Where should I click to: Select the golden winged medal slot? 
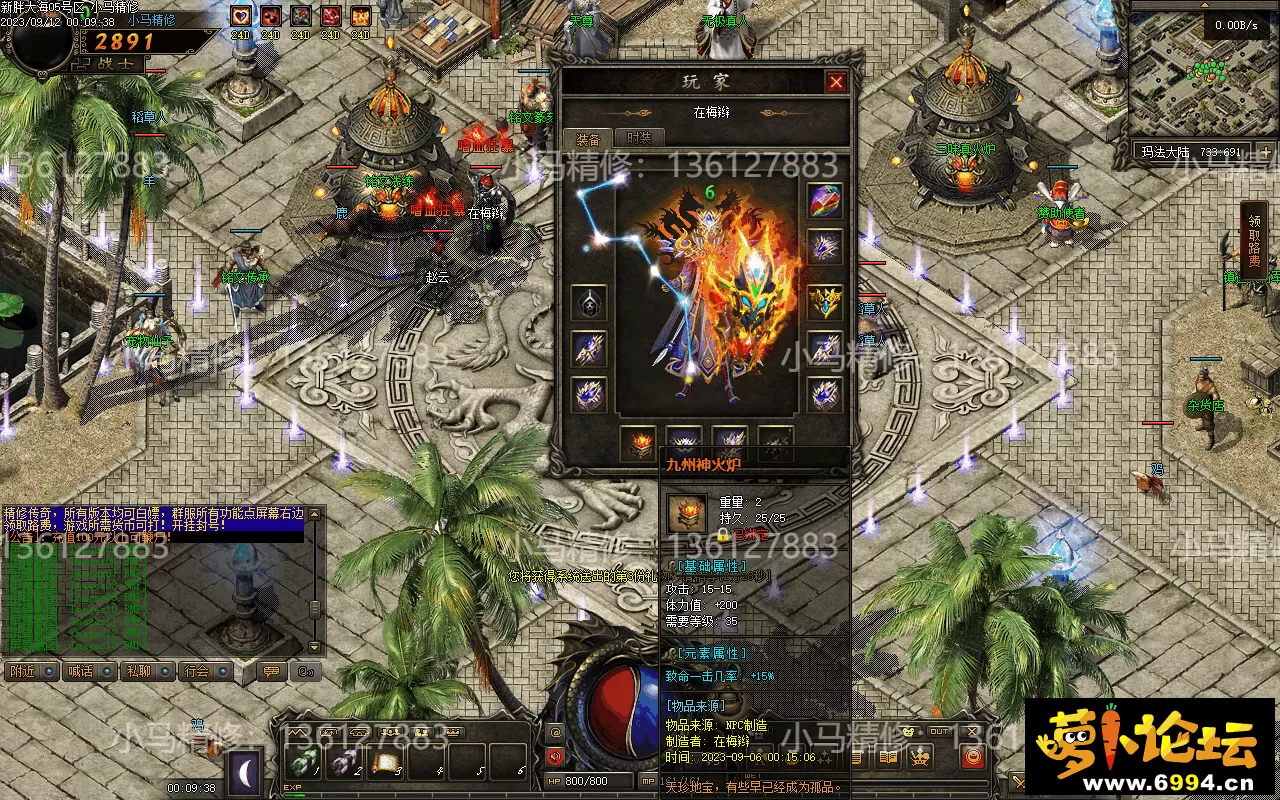click(825, 301)
